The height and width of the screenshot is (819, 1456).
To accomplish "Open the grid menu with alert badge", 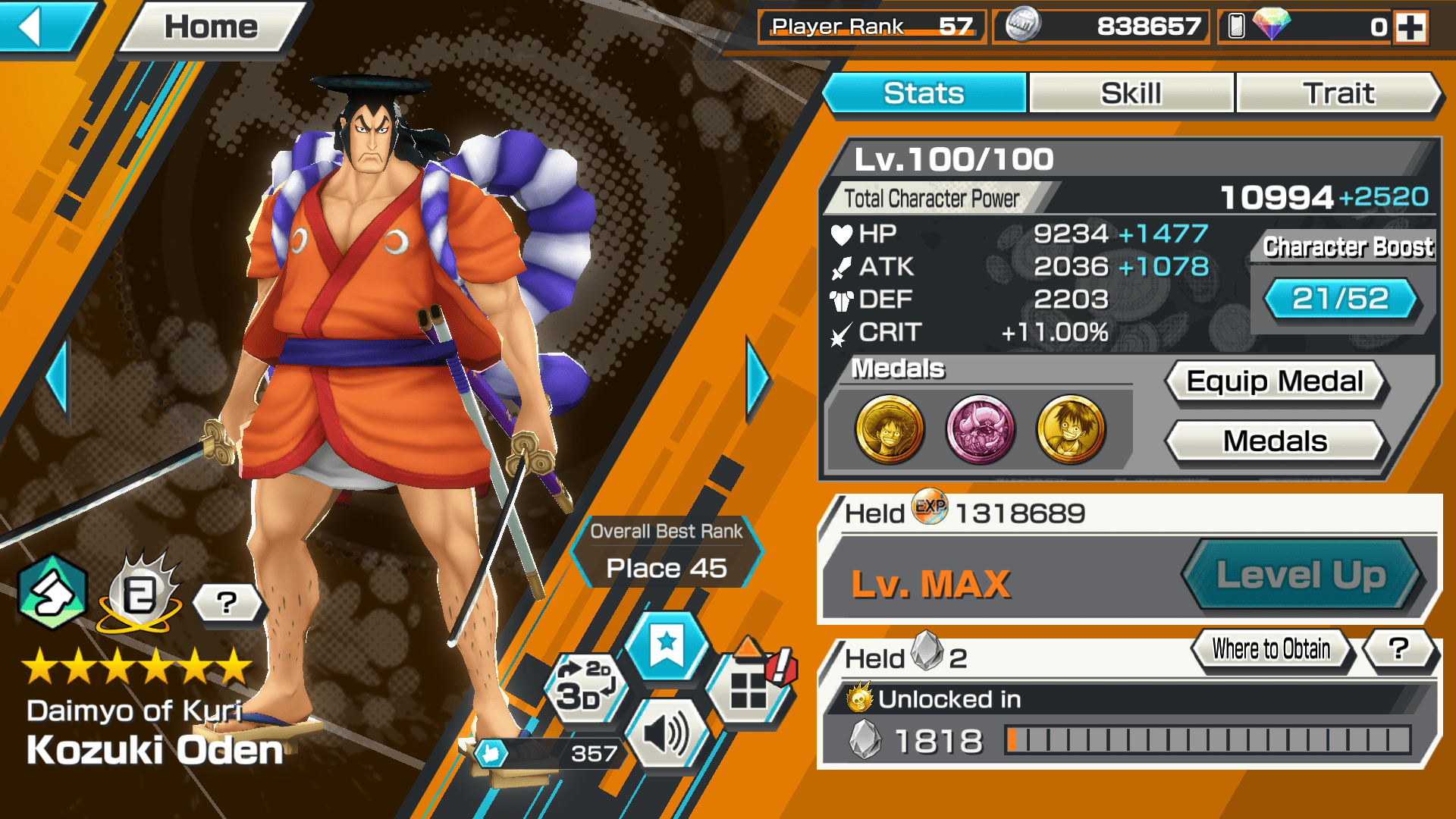I will (x=749, y=687).
